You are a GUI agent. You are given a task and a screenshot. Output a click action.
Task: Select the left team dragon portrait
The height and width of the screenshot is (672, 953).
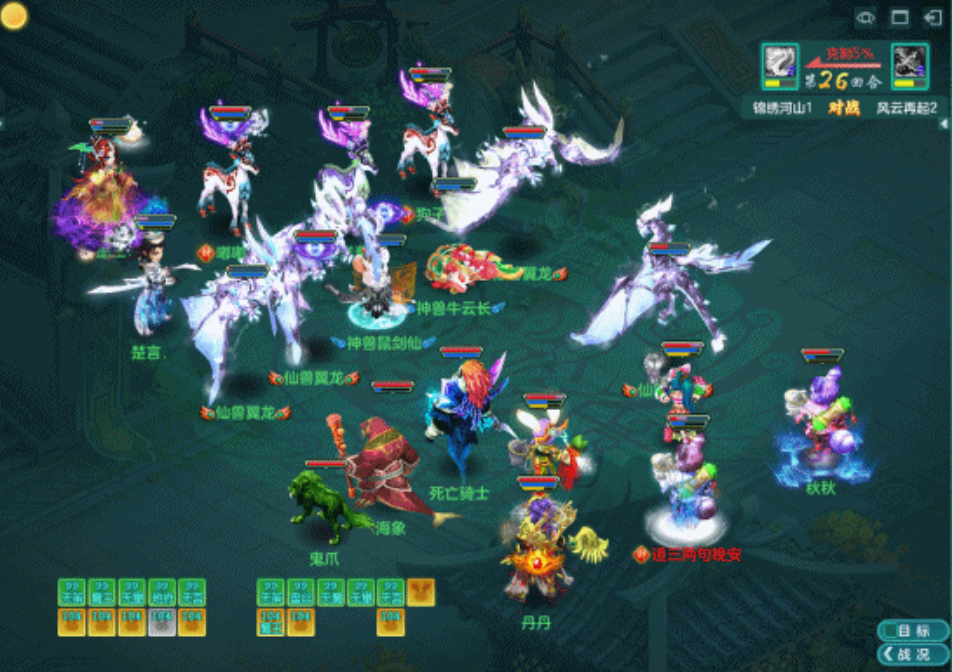(x=779, y=67)
